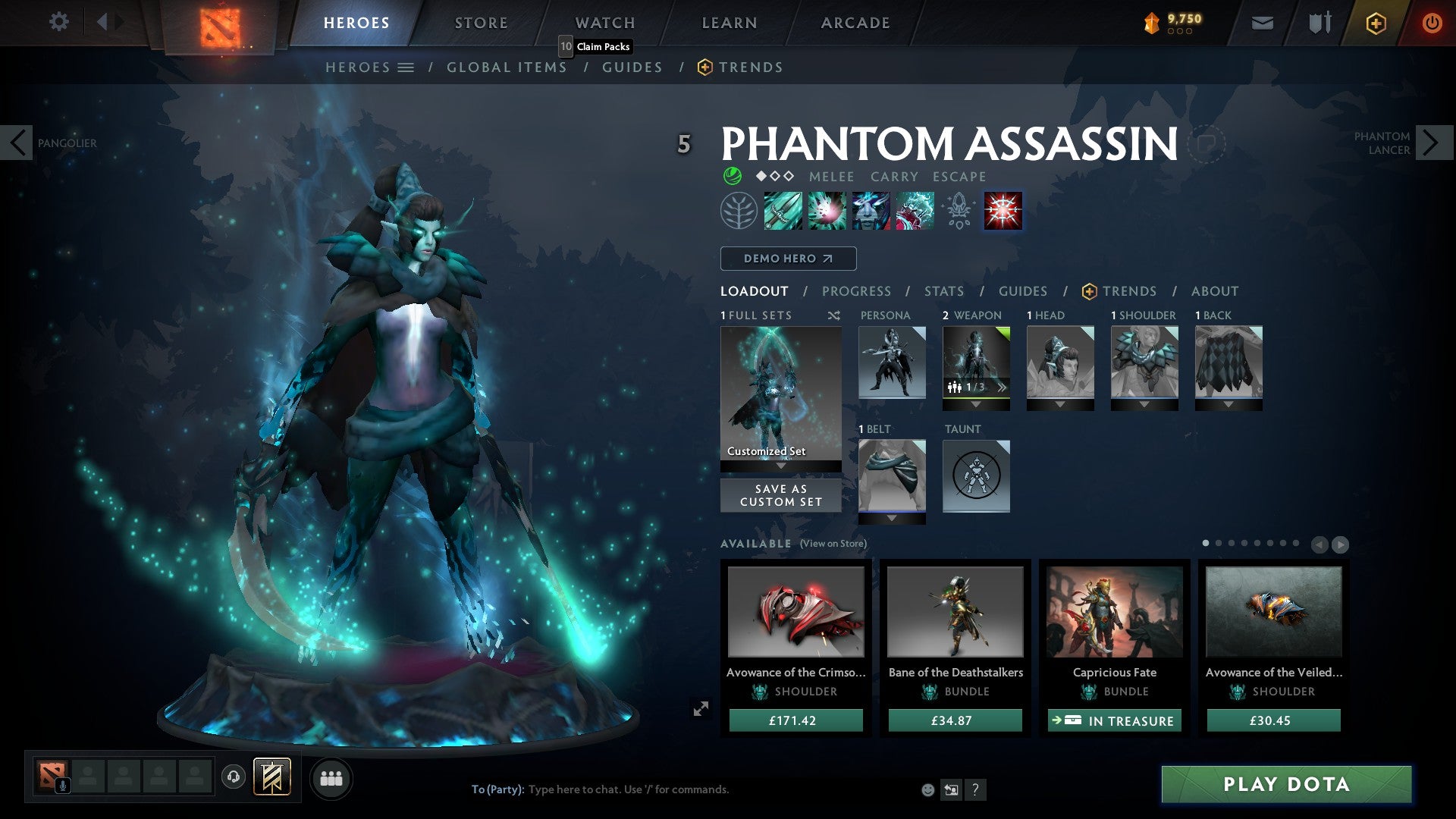The height and width of the screenshot is (819, 1456).
Task: Expand the Weapon slot style chevron
Action: [1002, 387]
